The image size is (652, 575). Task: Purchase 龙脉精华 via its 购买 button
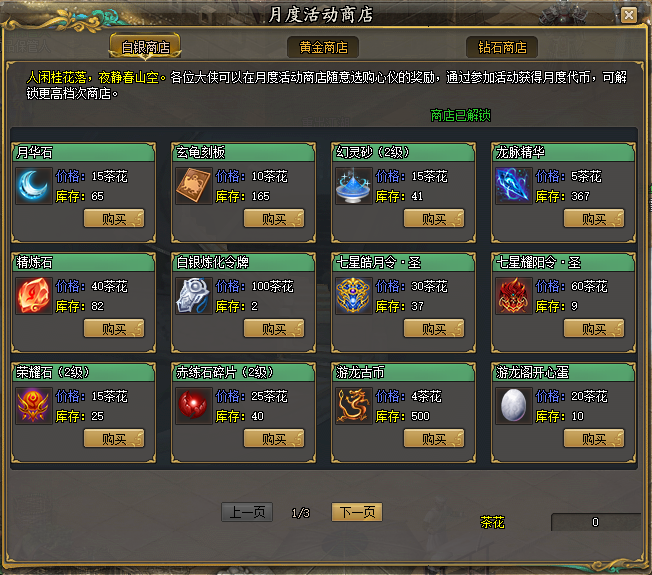point(594,219)
